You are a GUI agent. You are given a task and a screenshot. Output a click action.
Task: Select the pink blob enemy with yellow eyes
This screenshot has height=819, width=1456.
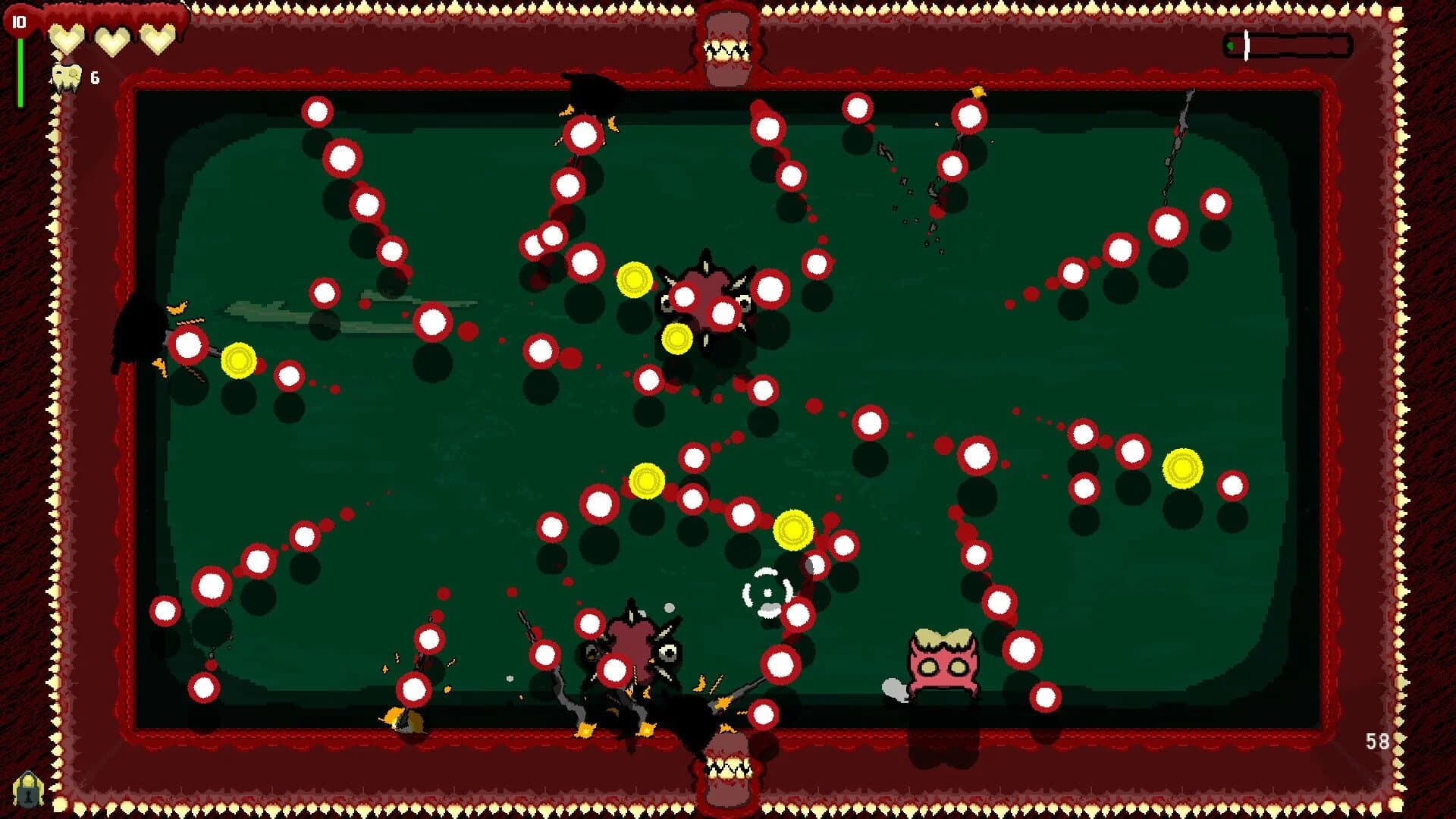[945, 659]
